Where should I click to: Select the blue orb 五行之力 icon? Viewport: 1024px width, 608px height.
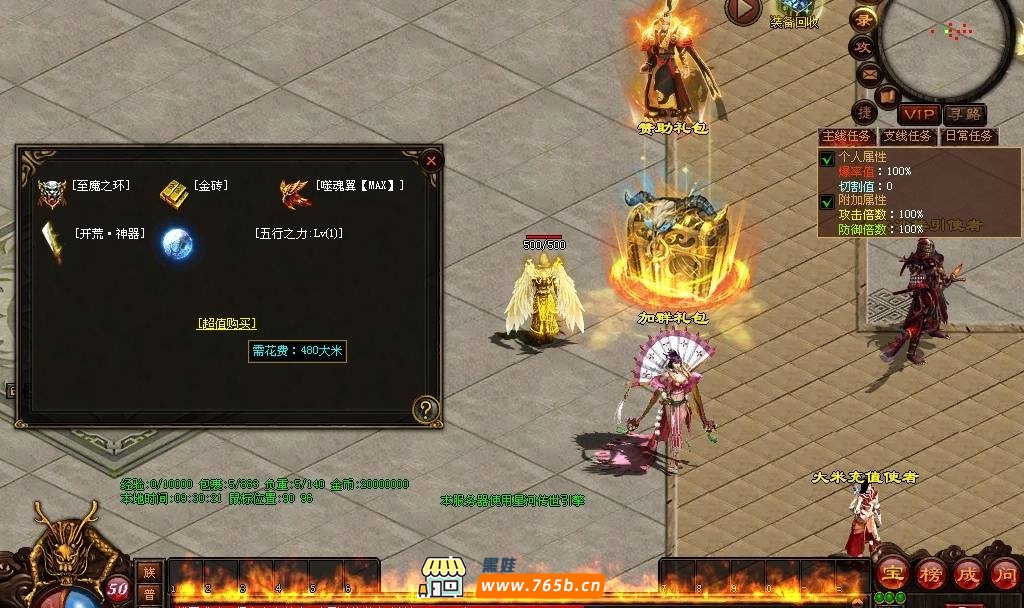pos(177,242)
